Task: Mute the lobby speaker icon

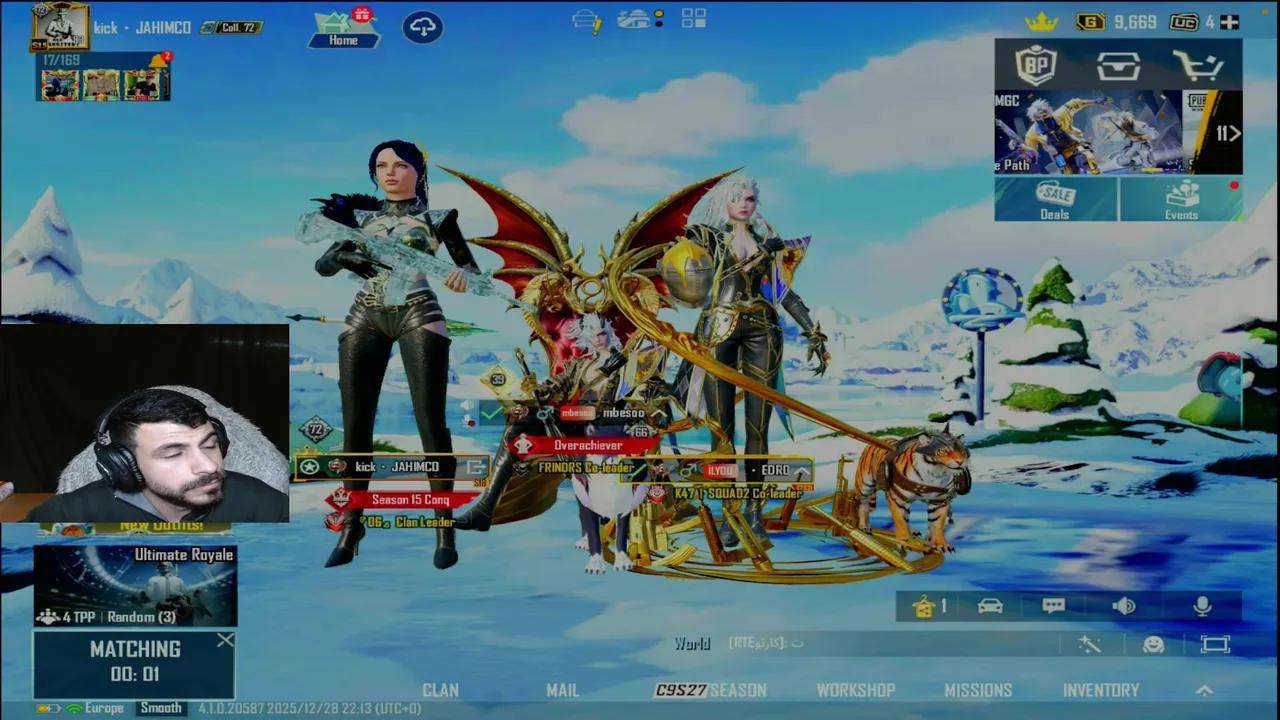Action: point(1124,605)
